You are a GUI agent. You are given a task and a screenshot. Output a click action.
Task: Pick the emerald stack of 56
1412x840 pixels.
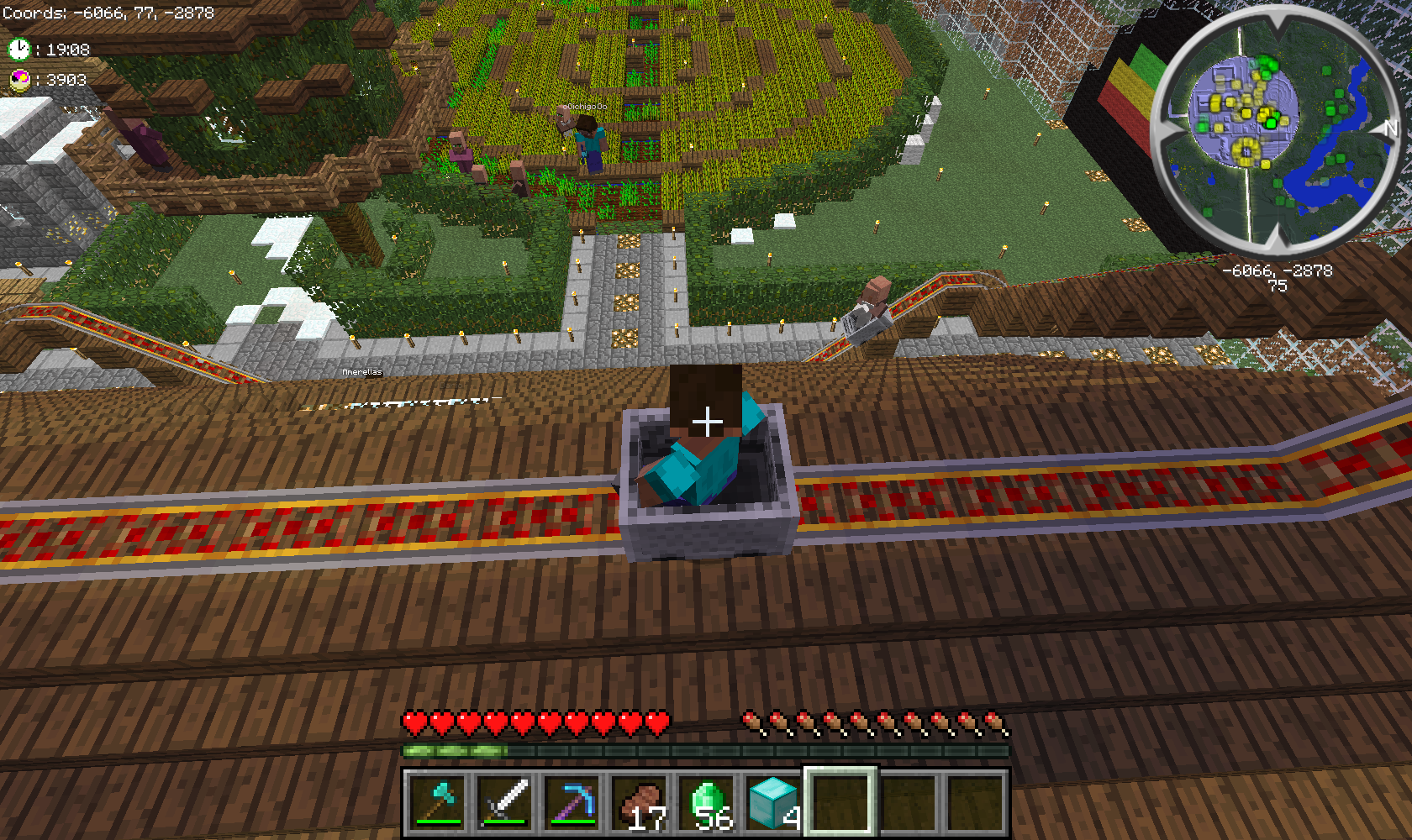707,802
